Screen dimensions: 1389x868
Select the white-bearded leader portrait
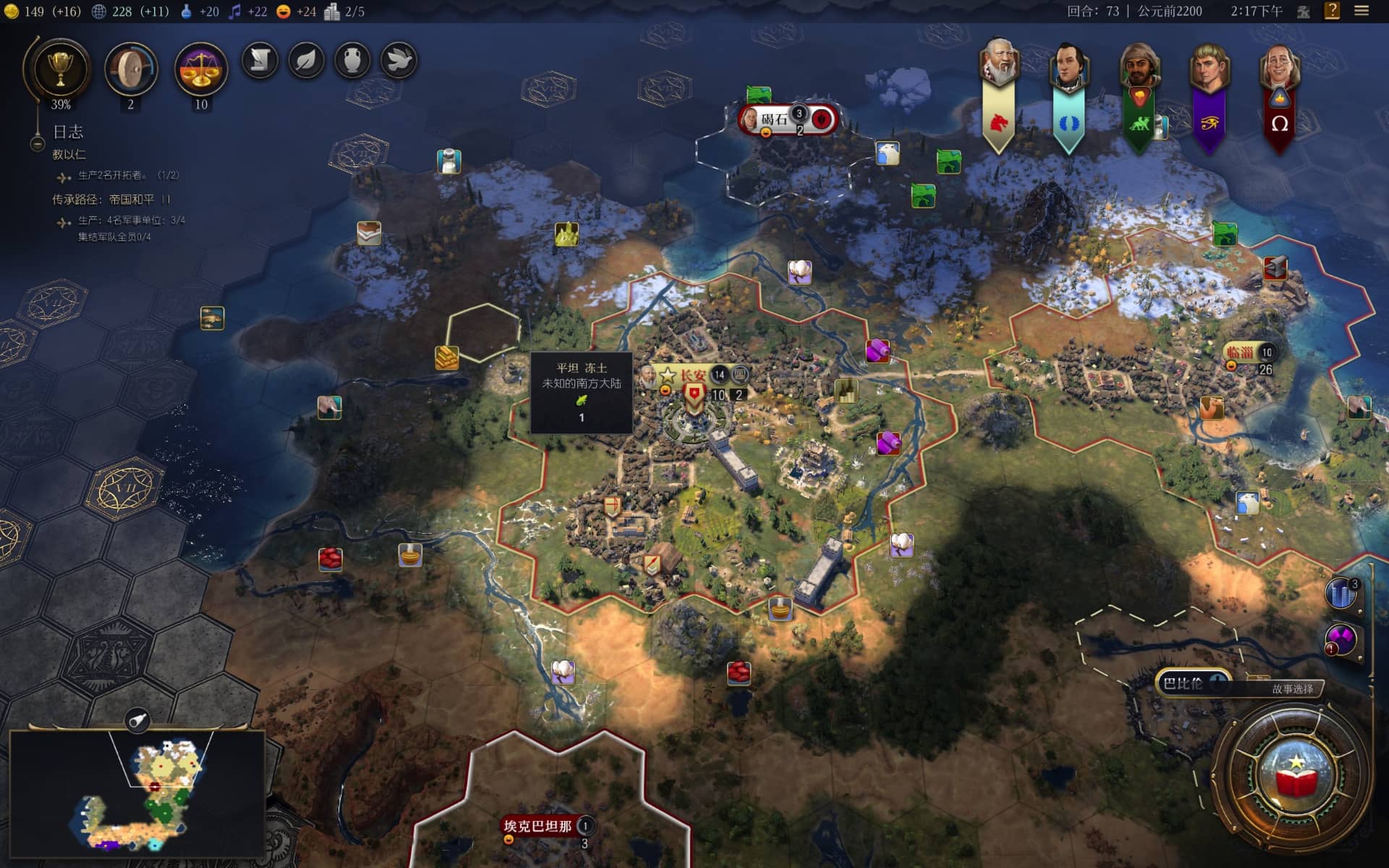[x=999, y=65]
